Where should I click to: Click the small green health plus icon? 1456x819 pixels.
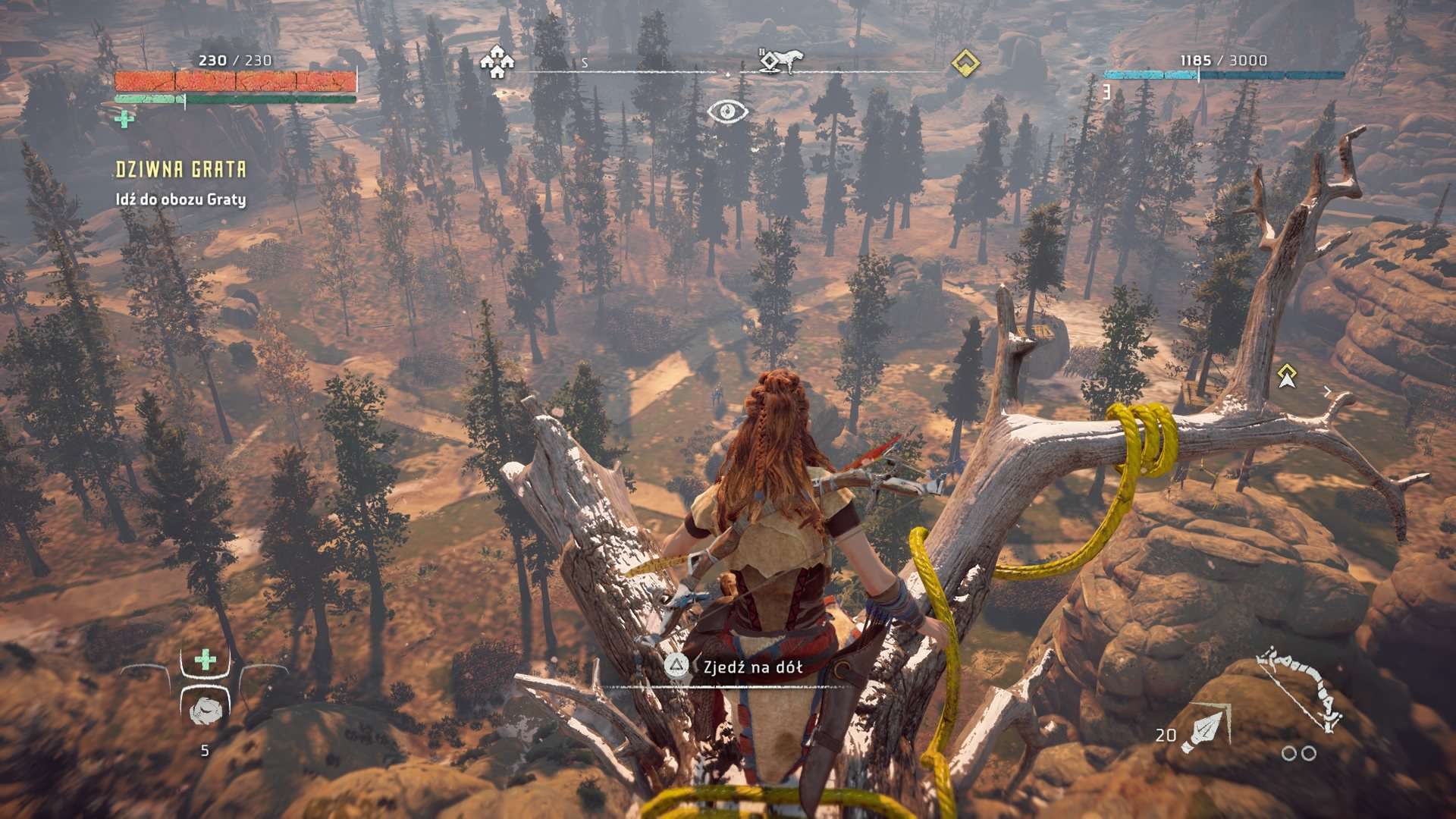pyautogui.click(x=123, y=118)
